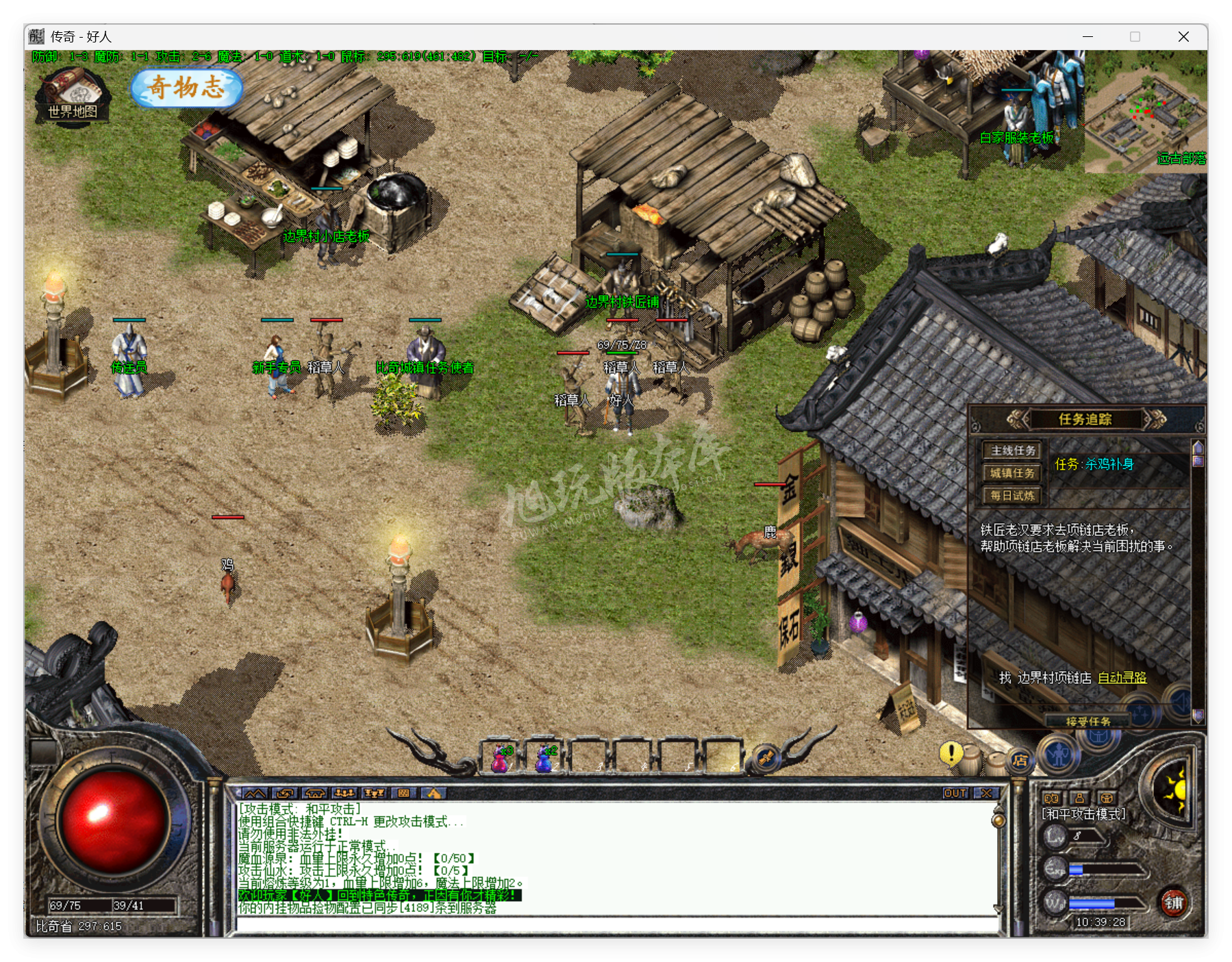Click the grid keyboard icon in chat toolbar

point(404,793)
